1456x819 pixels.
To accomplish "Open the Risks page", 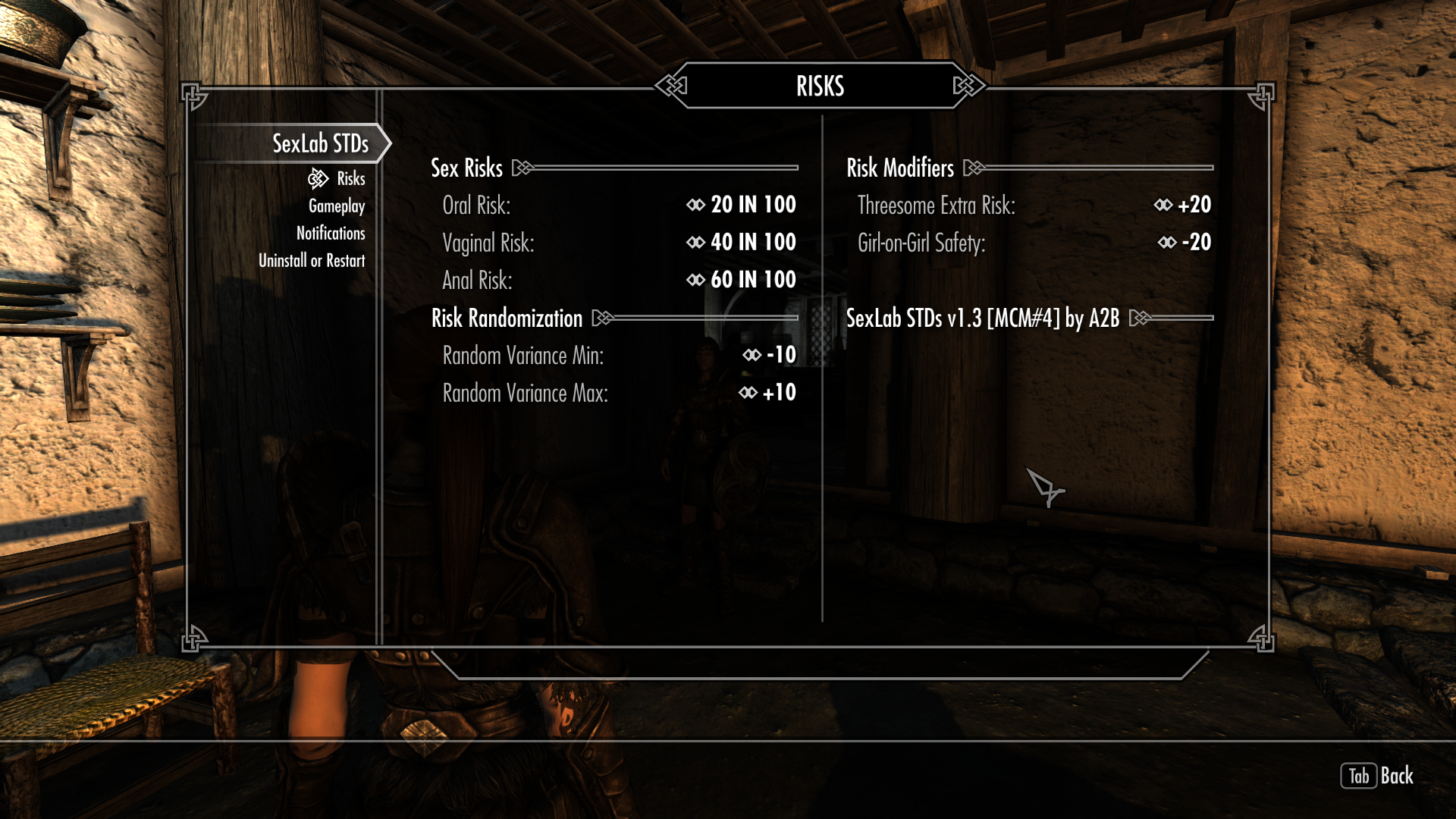I will [x=350, y=179].
